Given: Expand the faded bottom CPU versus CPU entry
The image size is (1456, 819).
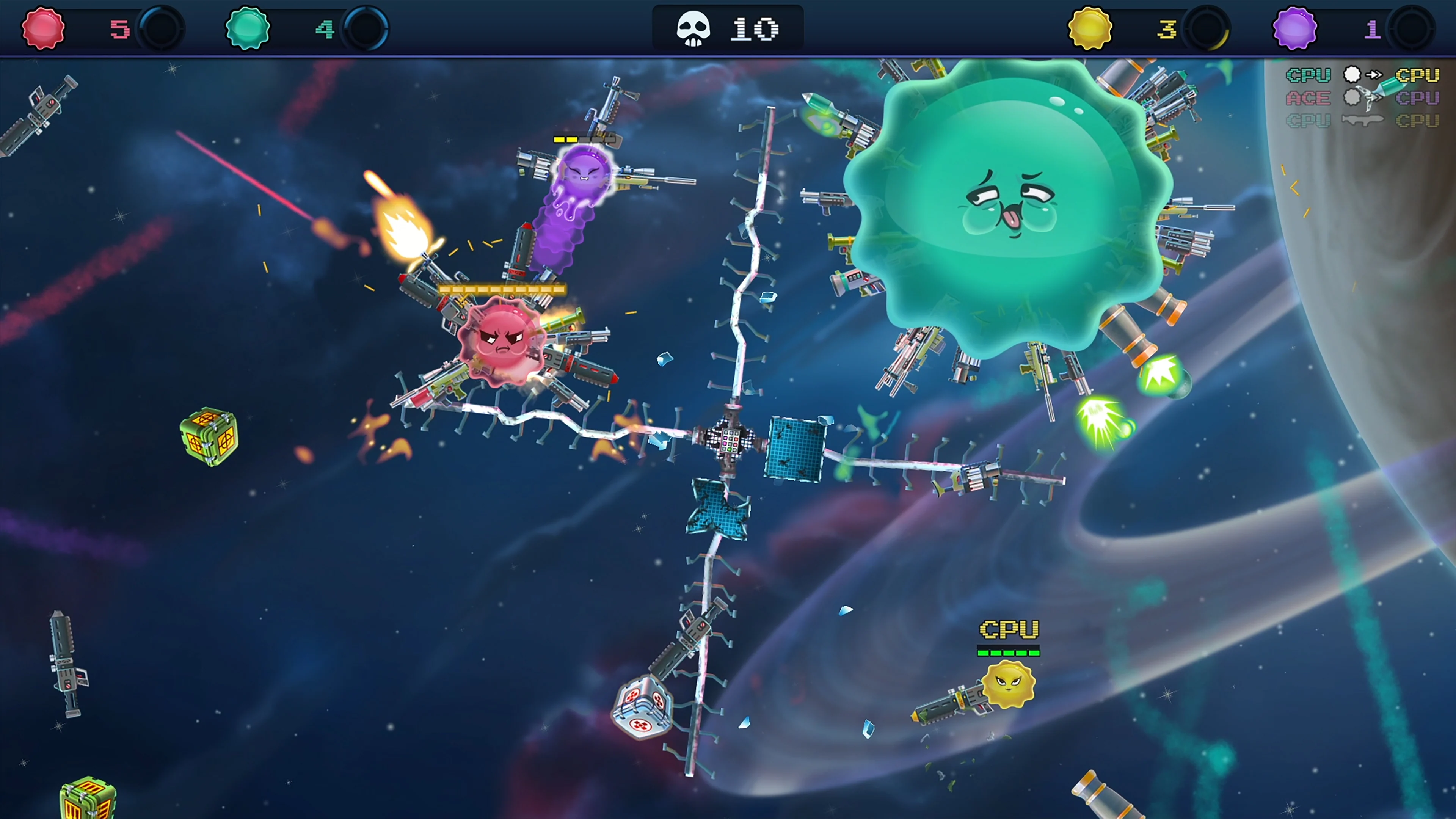Looking at the screenshot, I should tap(1310, 121).
